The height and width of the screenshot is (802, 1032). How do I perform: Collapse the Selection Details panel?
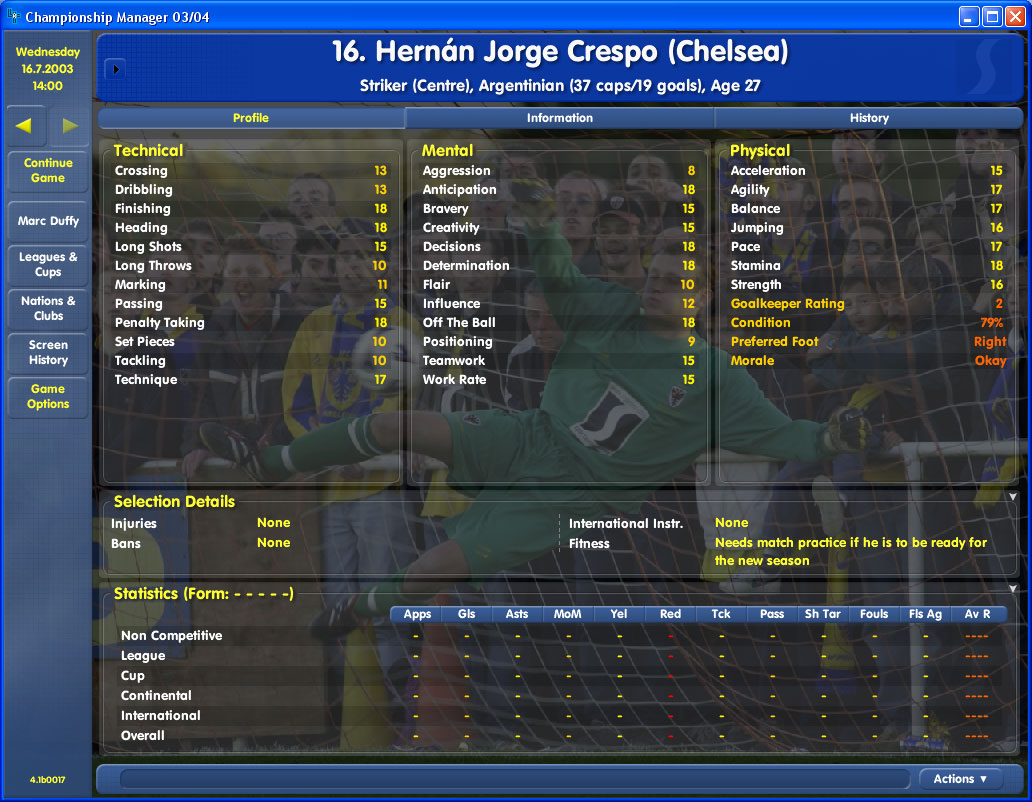(1012, 496)
